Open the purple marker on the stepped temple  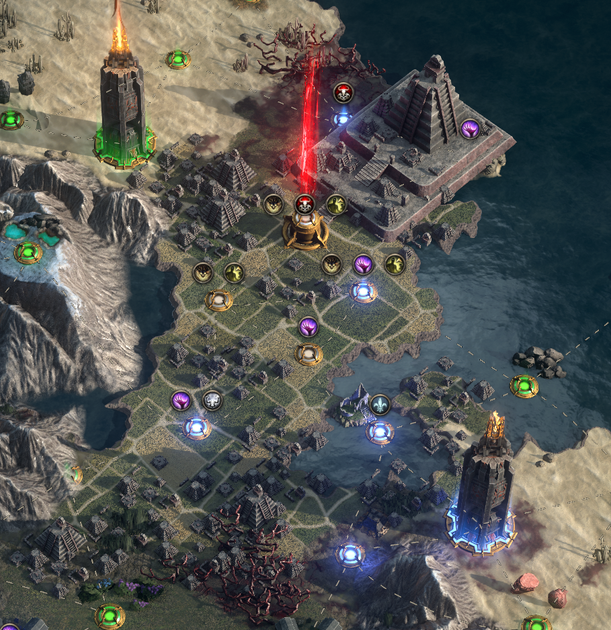[469, 128]
